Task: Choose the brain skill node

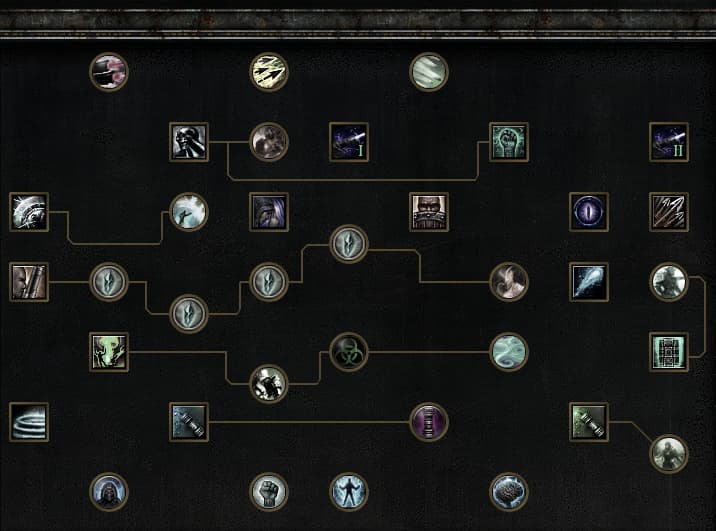Action: (509, 492)
